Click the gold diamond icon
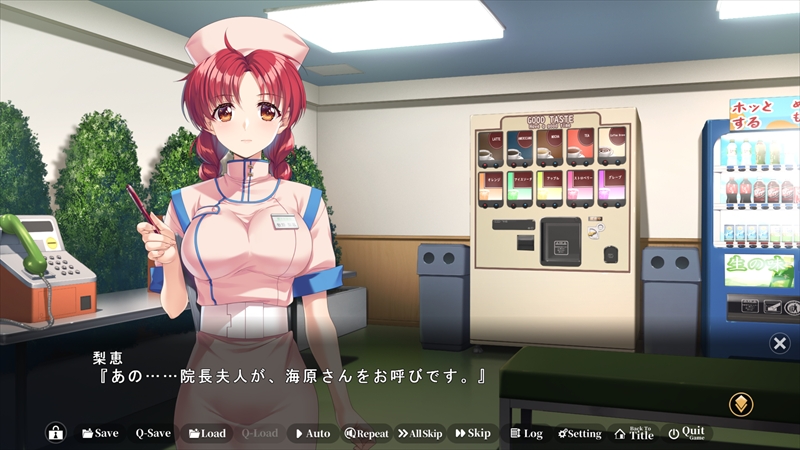Viewport: 800px width, 450px height. pyautogui.click(x=741, y=404)
